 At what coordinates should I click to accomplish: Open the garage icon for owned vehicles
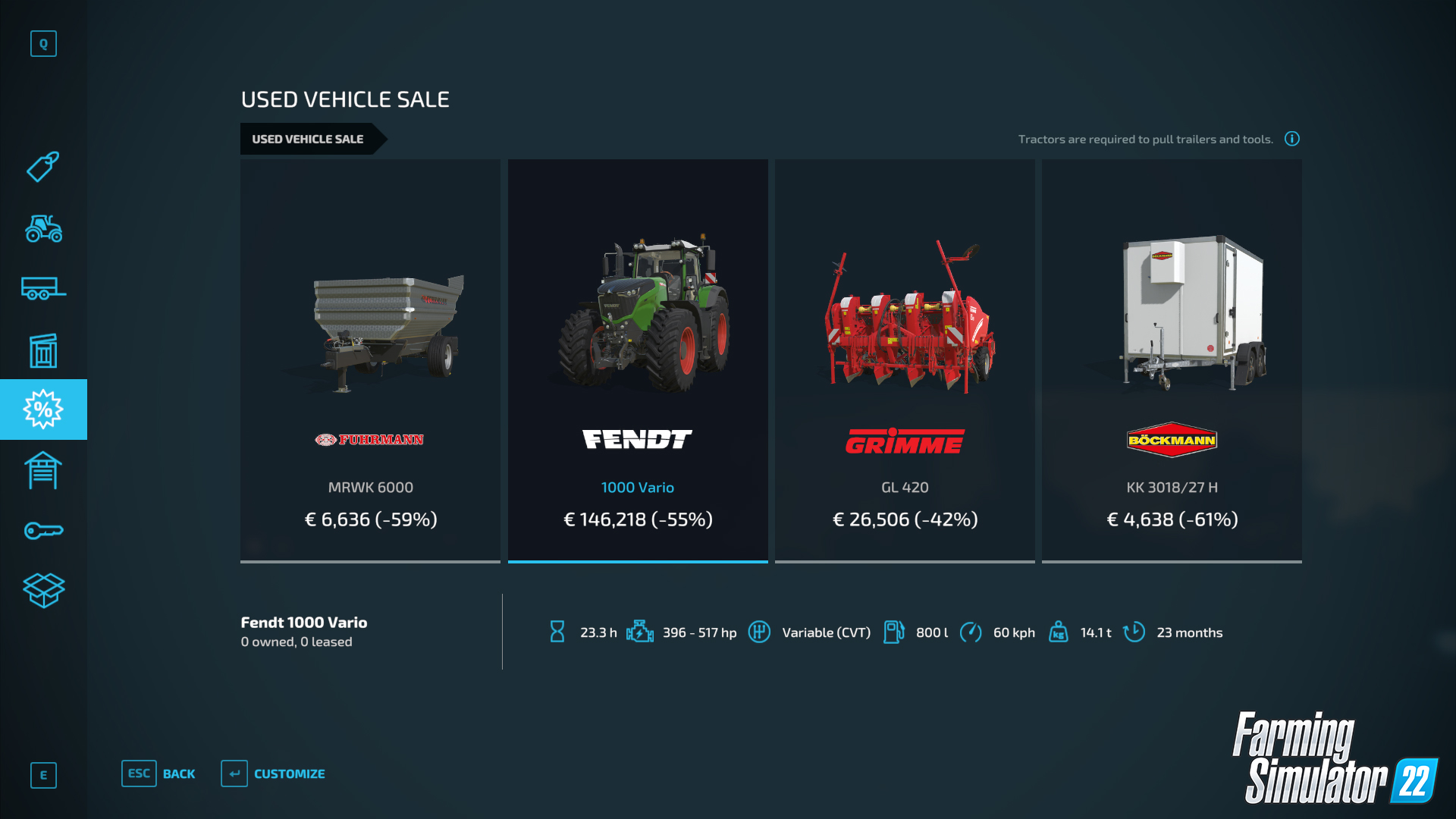(43, 470)
